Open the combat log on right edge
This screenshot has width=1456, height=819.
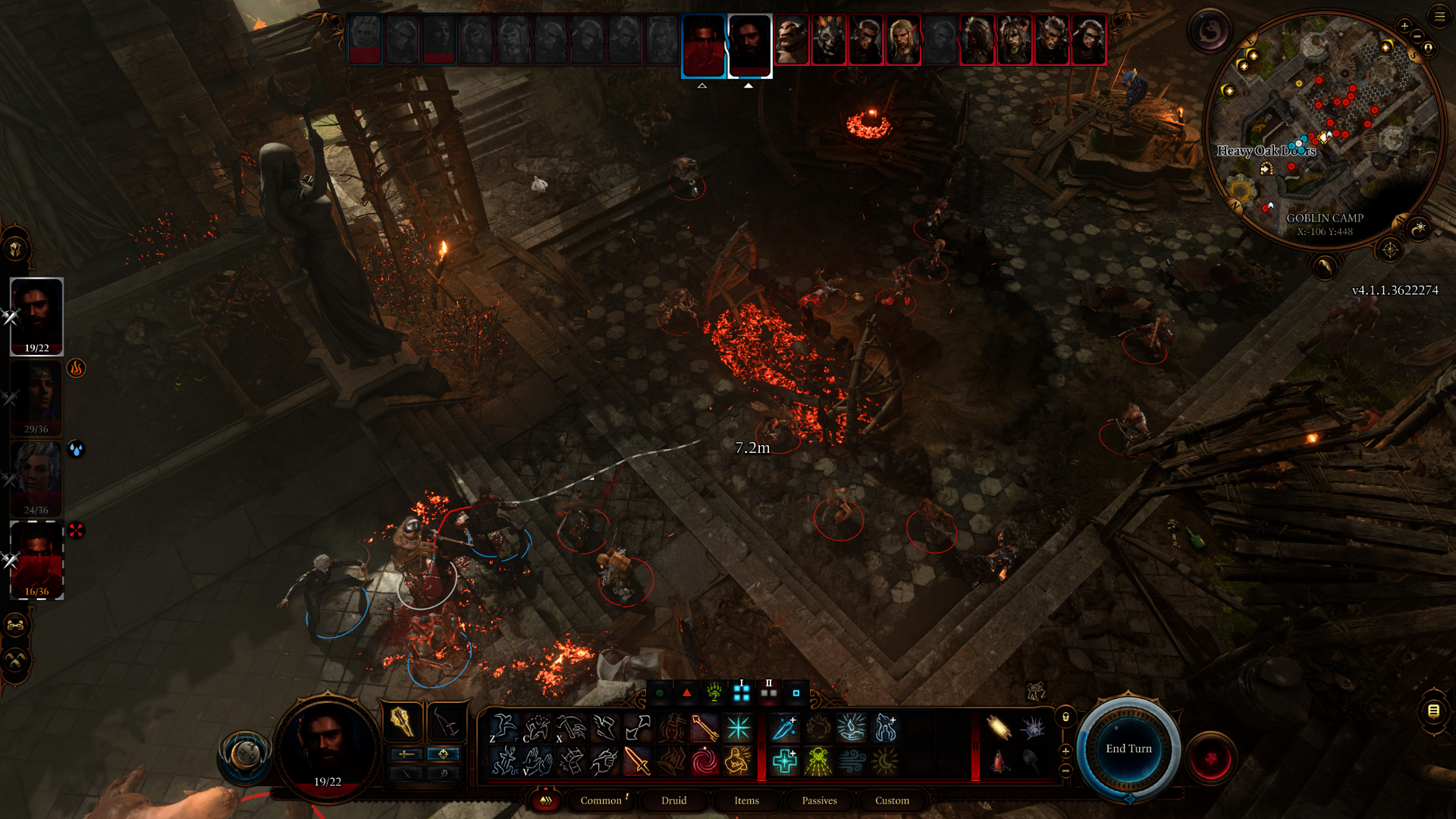pyautogui.click(x=1433, y=711)
